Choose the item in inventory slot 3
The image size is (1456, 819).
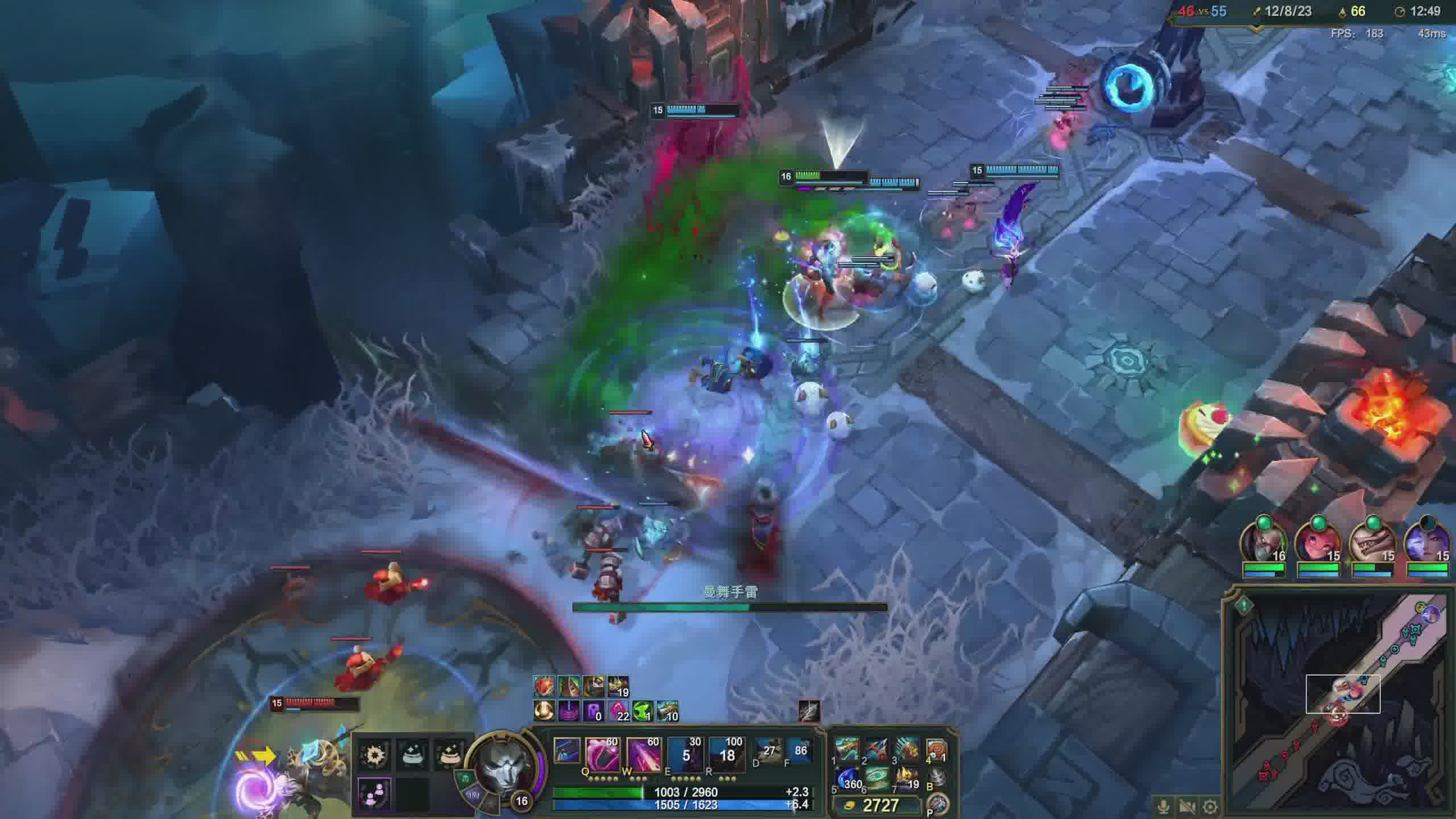907,750
